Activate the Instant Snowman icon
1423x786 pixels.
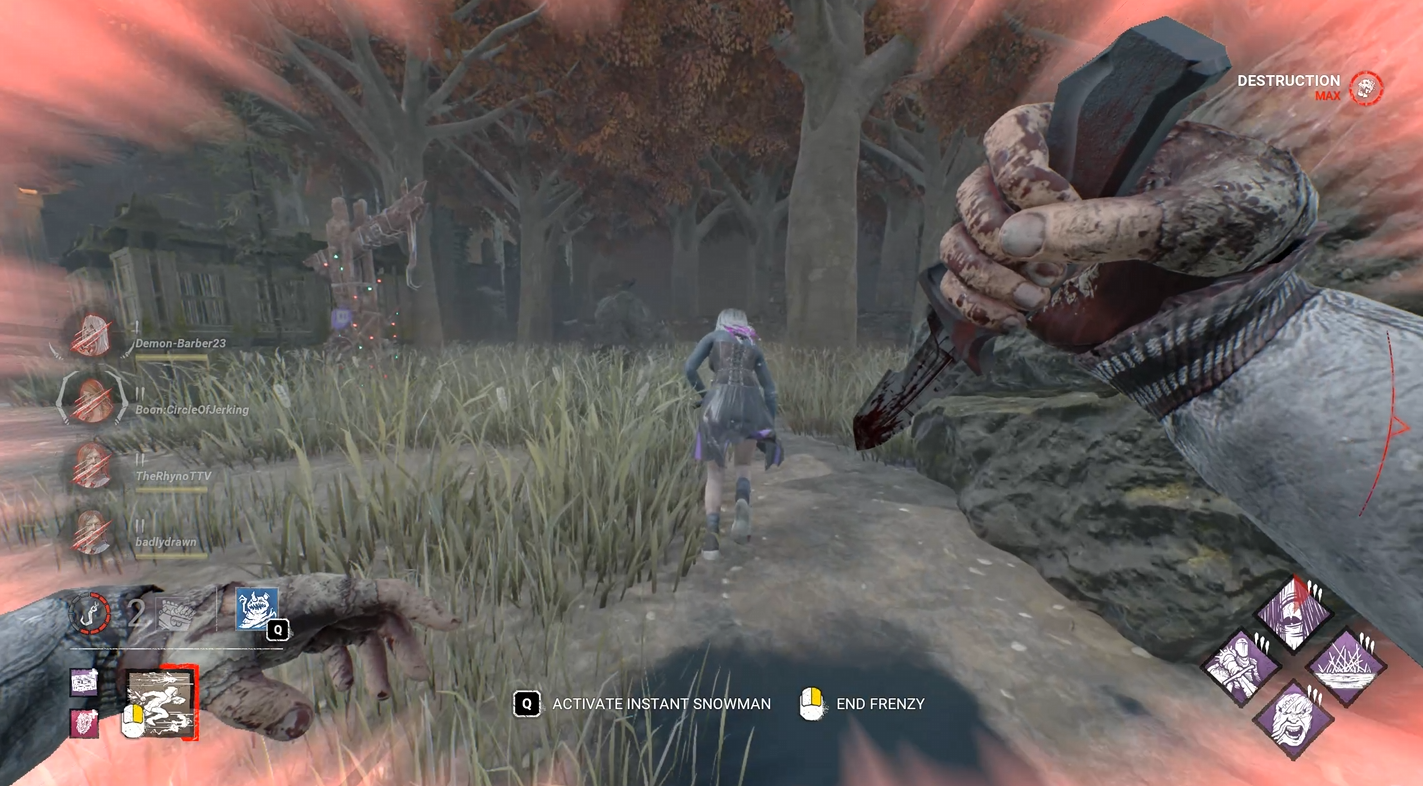(x=256, y=608)
